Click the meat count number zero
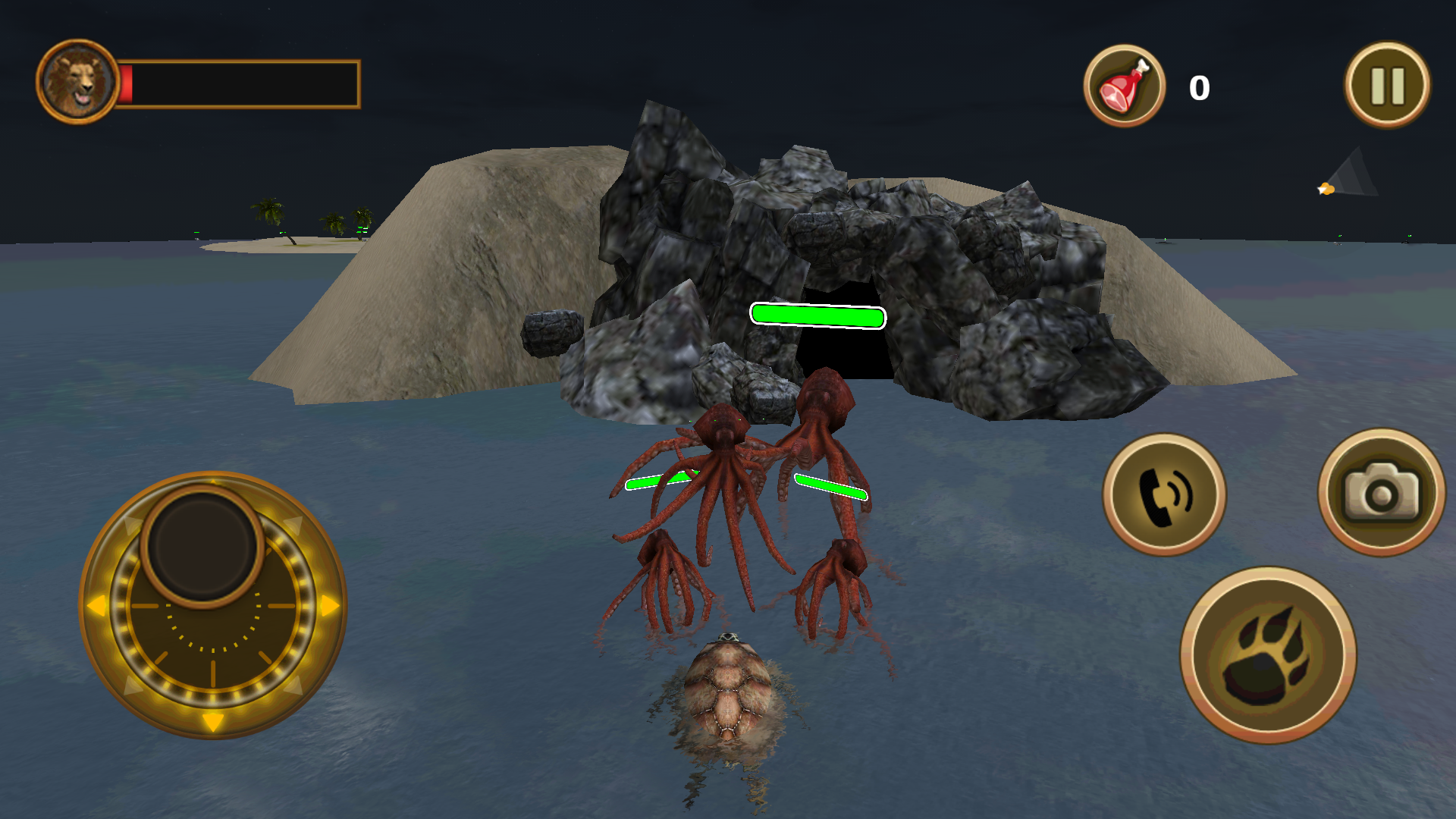The image size is (1456, 819). [1199, 86]
